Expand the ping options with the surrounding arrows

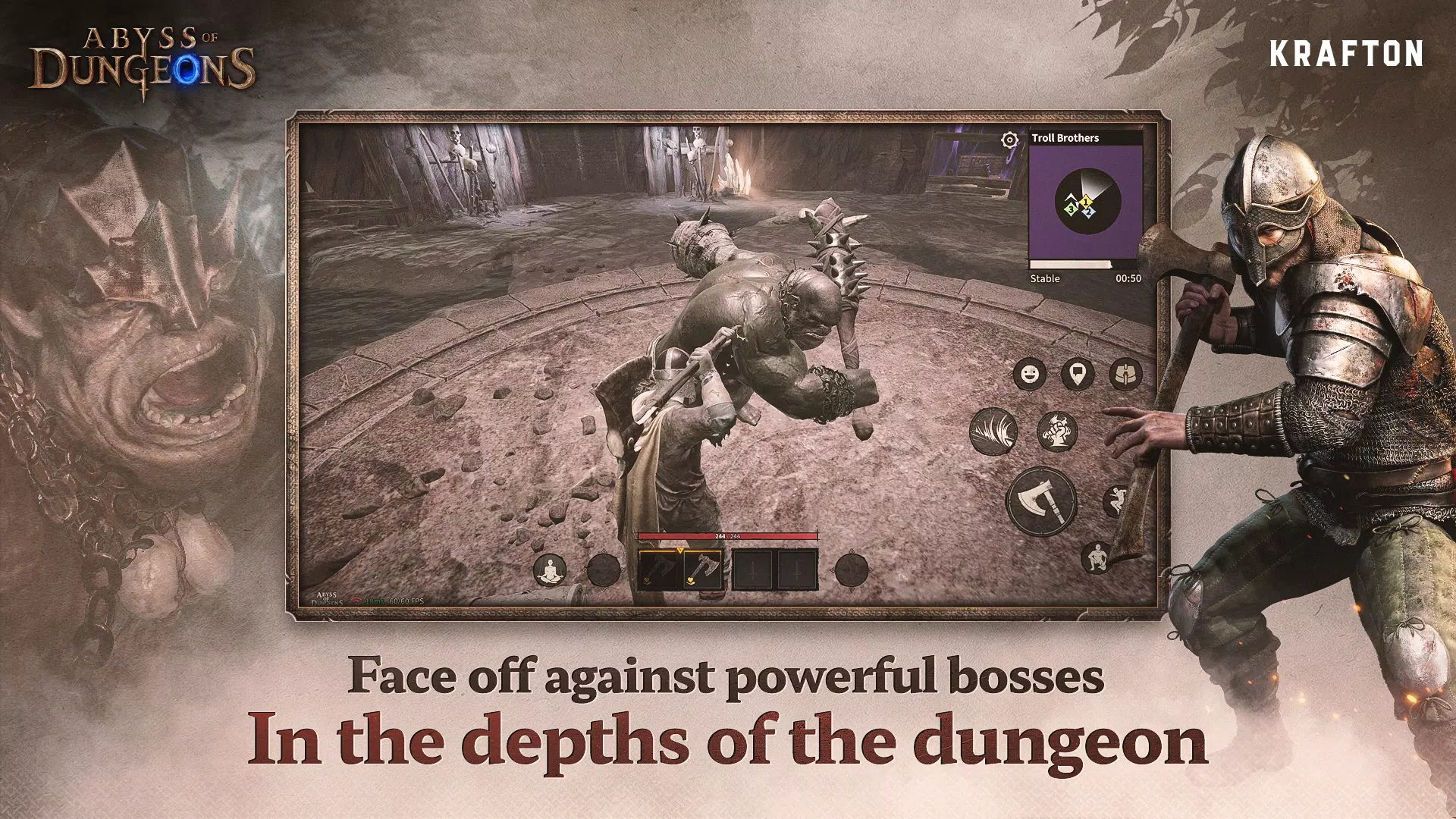tap(1078, 372)
